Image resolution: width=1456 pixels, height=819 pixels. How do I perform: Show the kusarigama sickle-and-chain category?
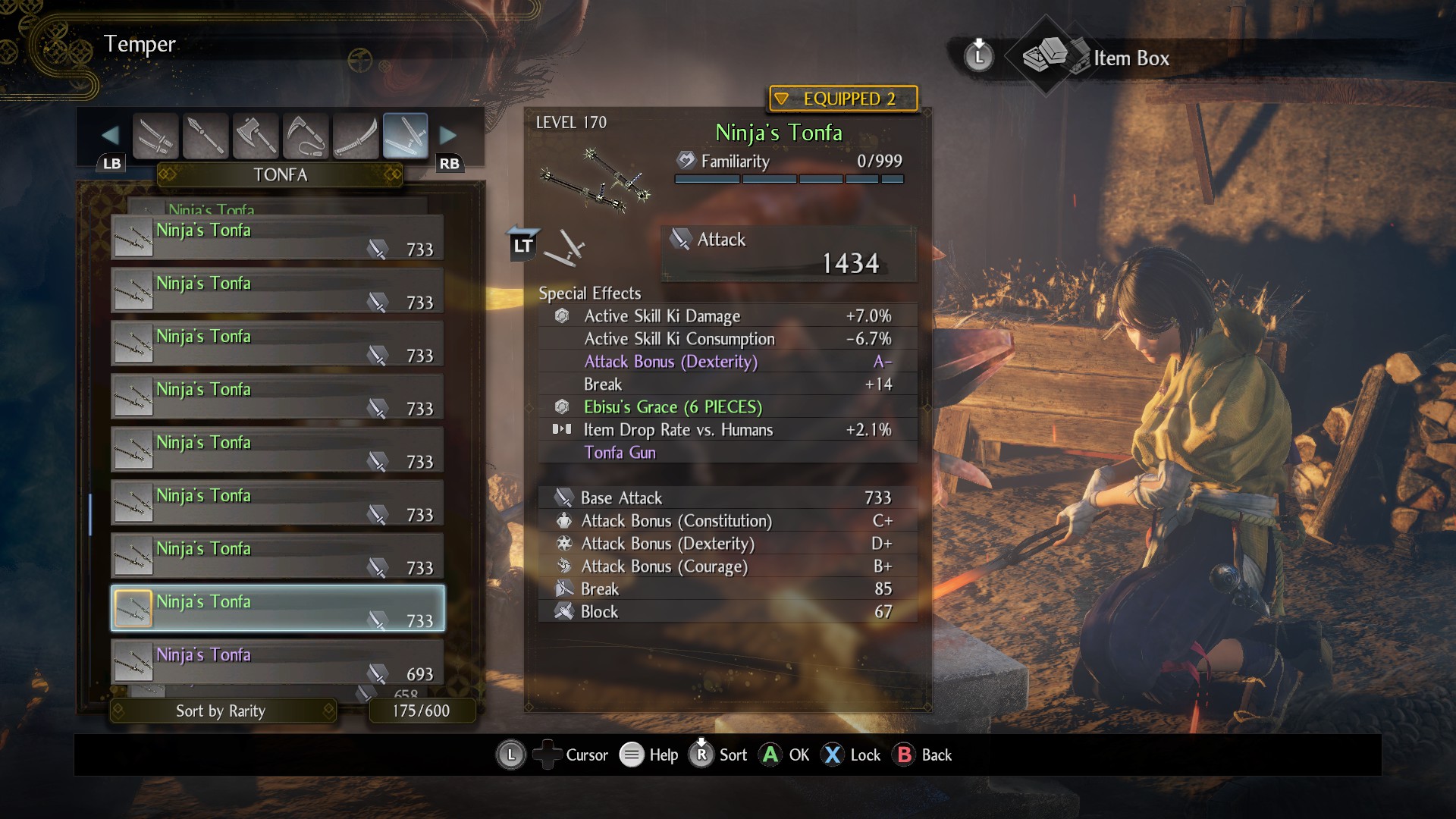306,136
